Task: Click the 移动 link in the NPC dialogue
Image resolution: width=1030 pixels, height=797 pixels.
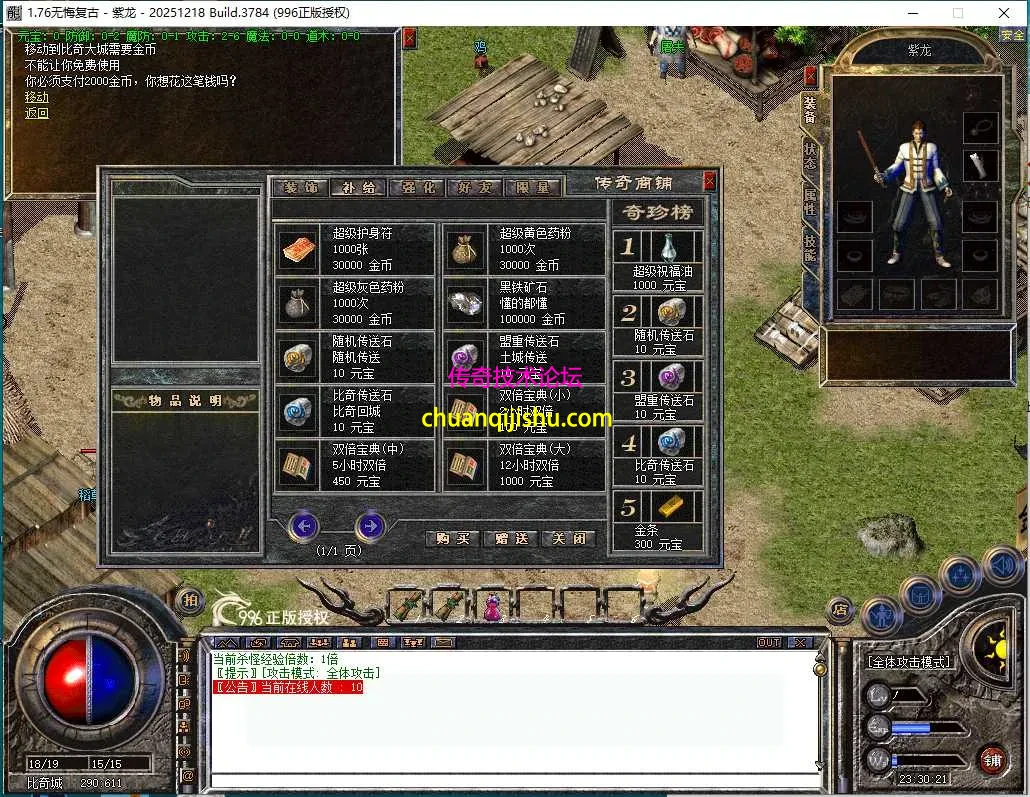Action: coord(36,97)
